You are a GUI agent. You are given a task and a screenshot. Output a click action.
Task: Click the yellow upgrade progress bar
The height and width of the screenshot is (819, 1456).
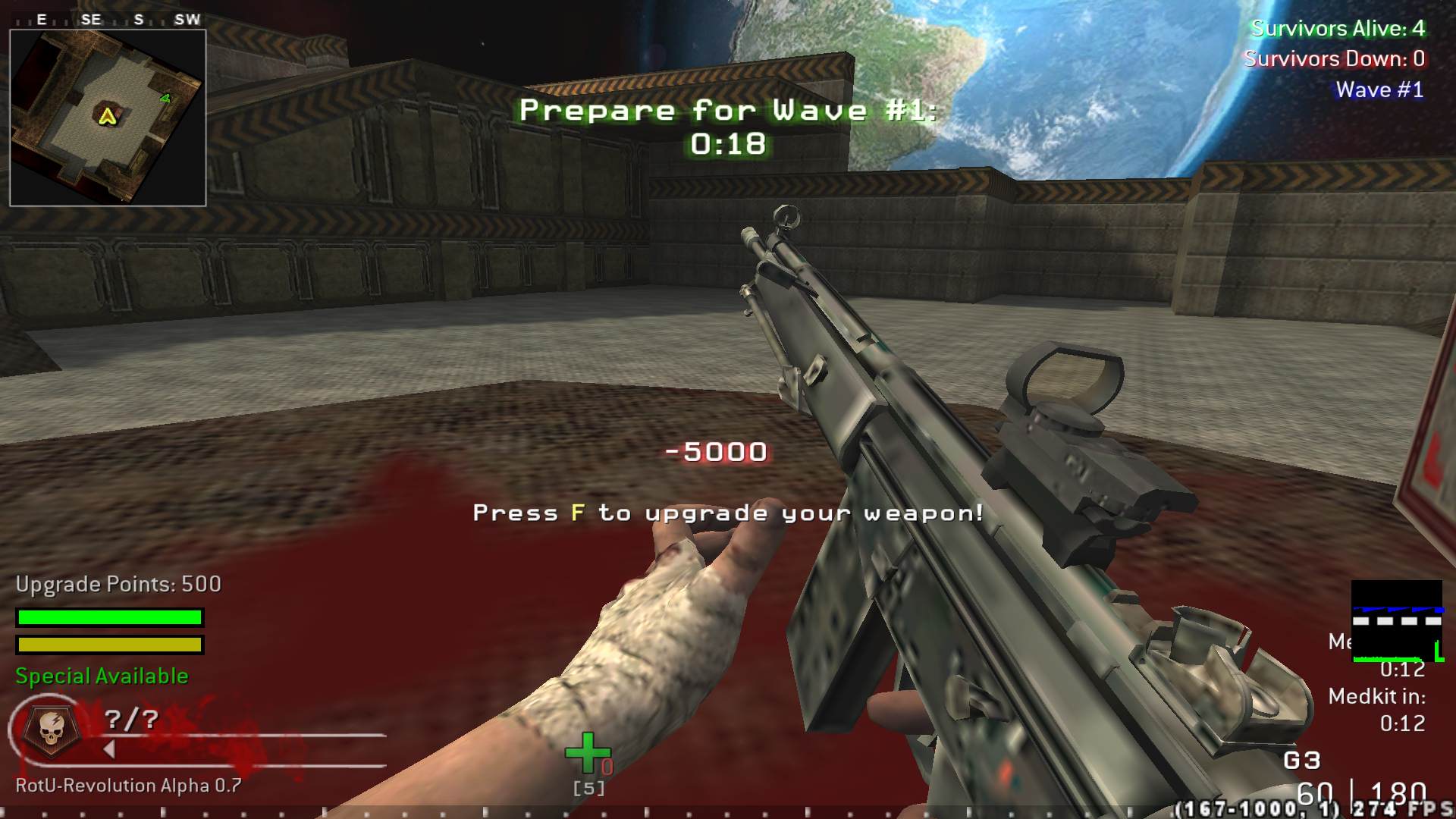point(108,646)
